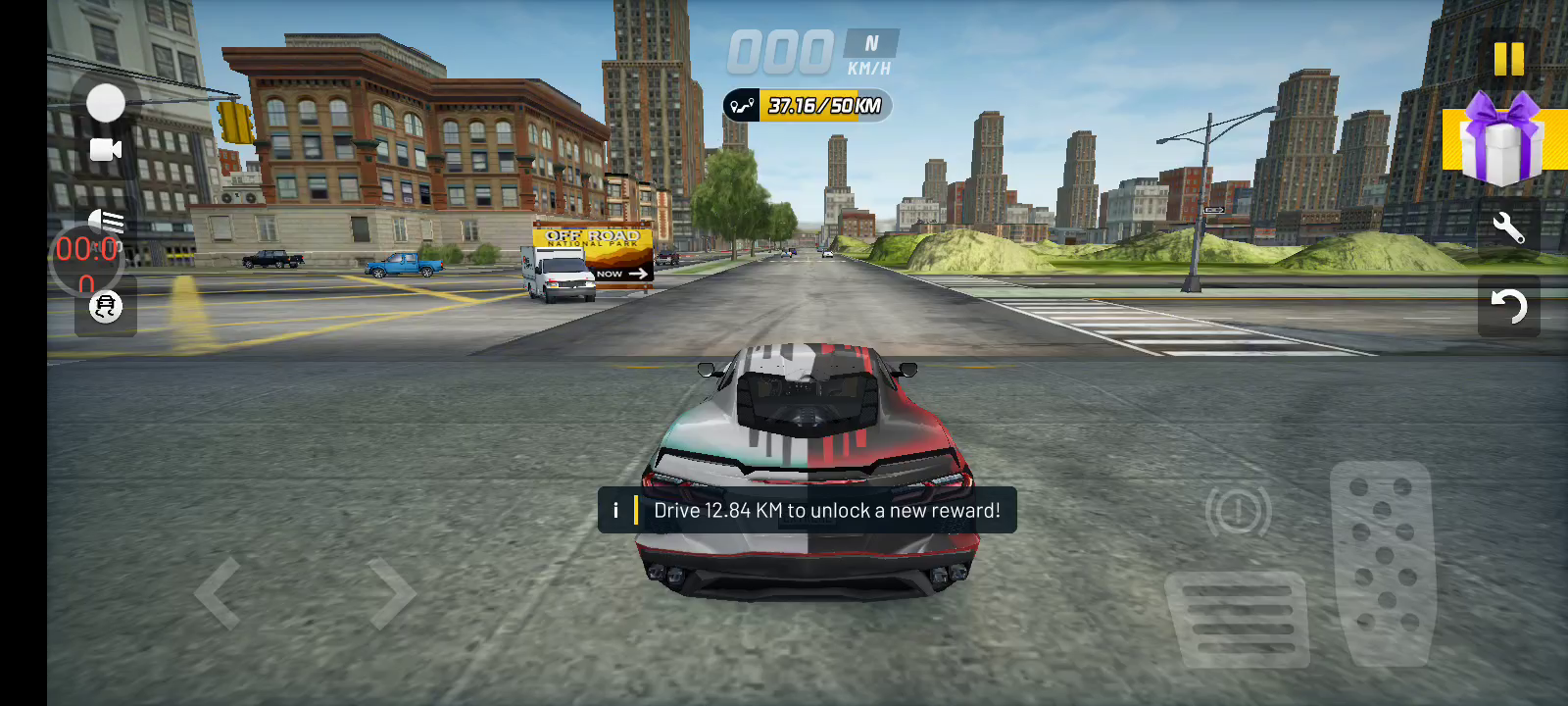Toggle the traction control skidding-car icon
Image resolution: width=1568 pixels, height=706 pixels.
tap(106, 307)
